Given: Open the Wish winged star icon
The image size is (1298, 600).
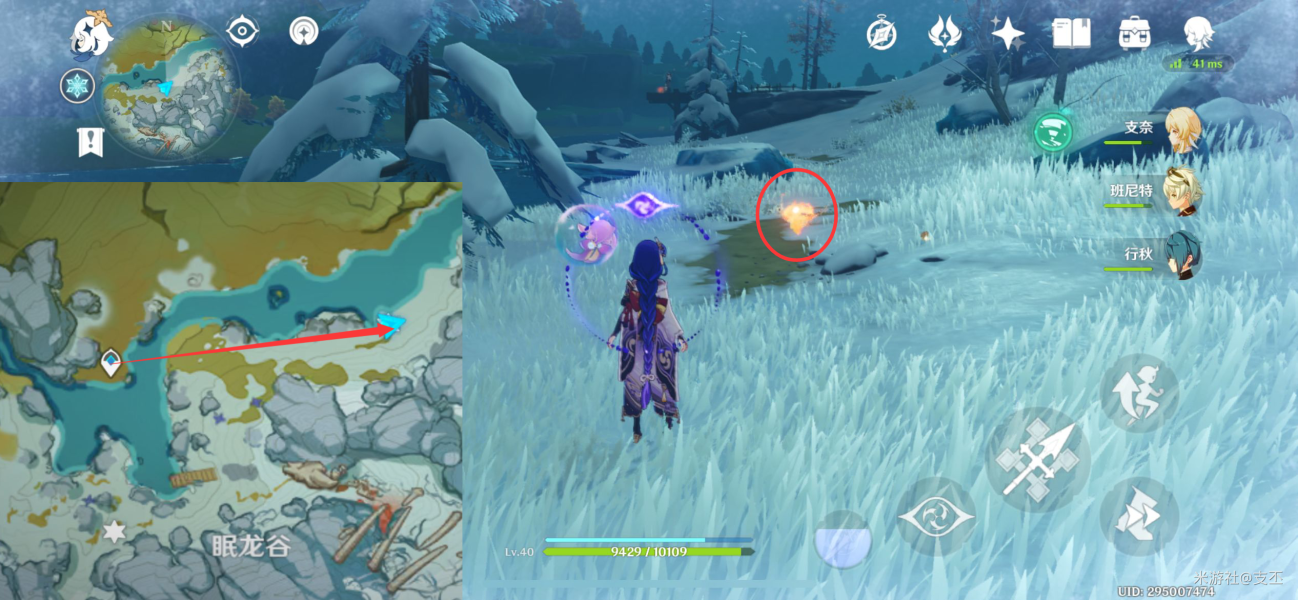Looking at the screenshot, I should [x=943, y=34].
